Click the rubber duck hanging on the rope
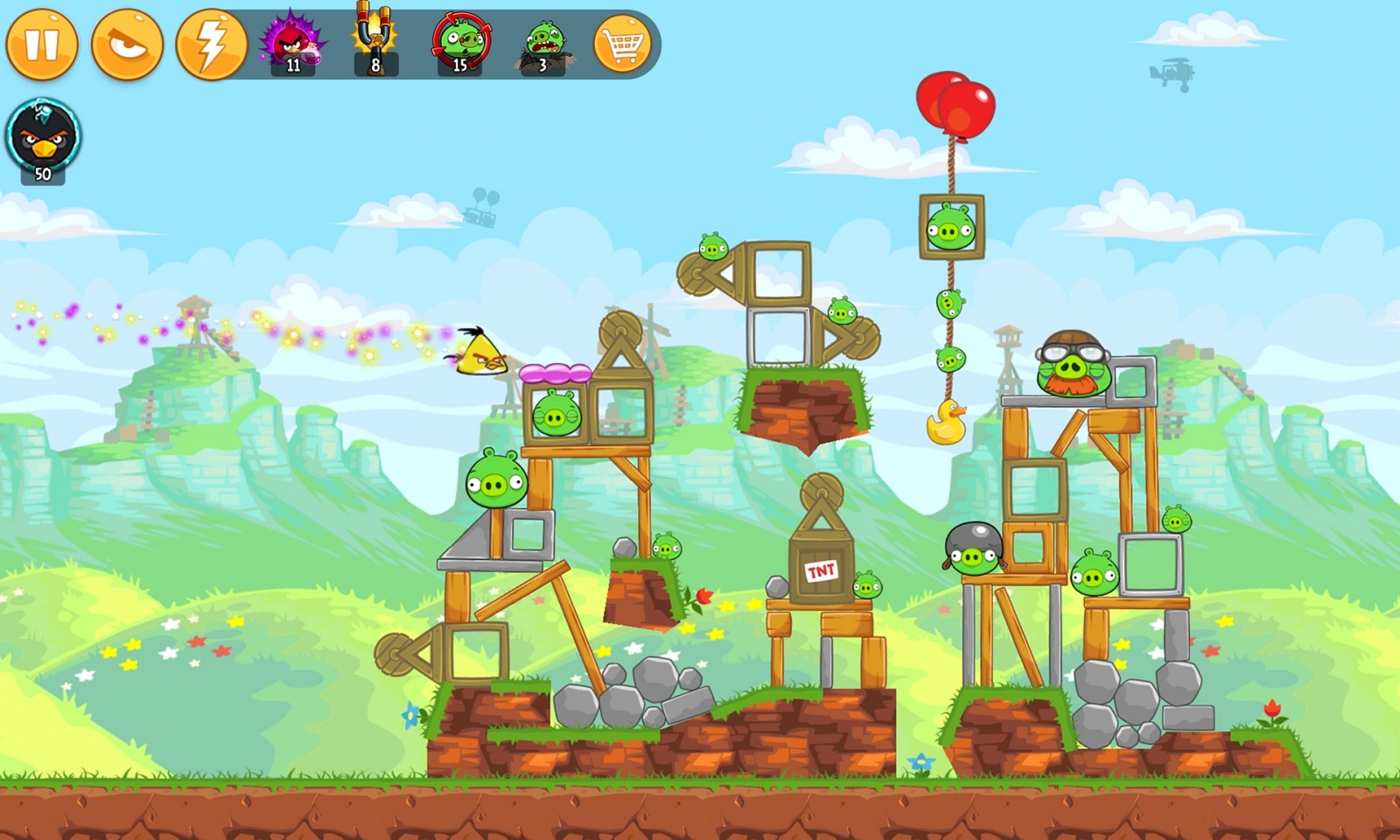 coord(947,423)
